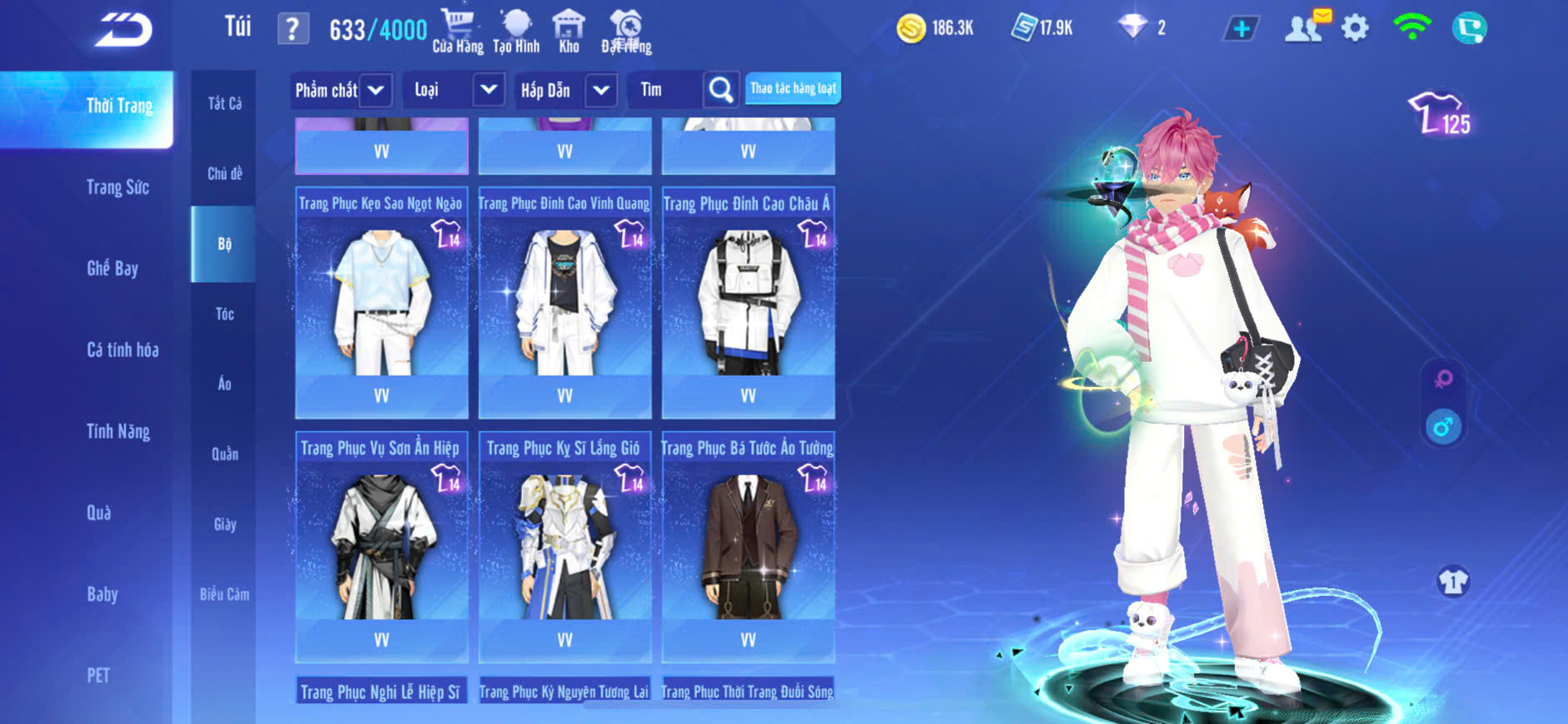Open the Kho storage
Screen dimensions: 1568x724
[569, 32]
